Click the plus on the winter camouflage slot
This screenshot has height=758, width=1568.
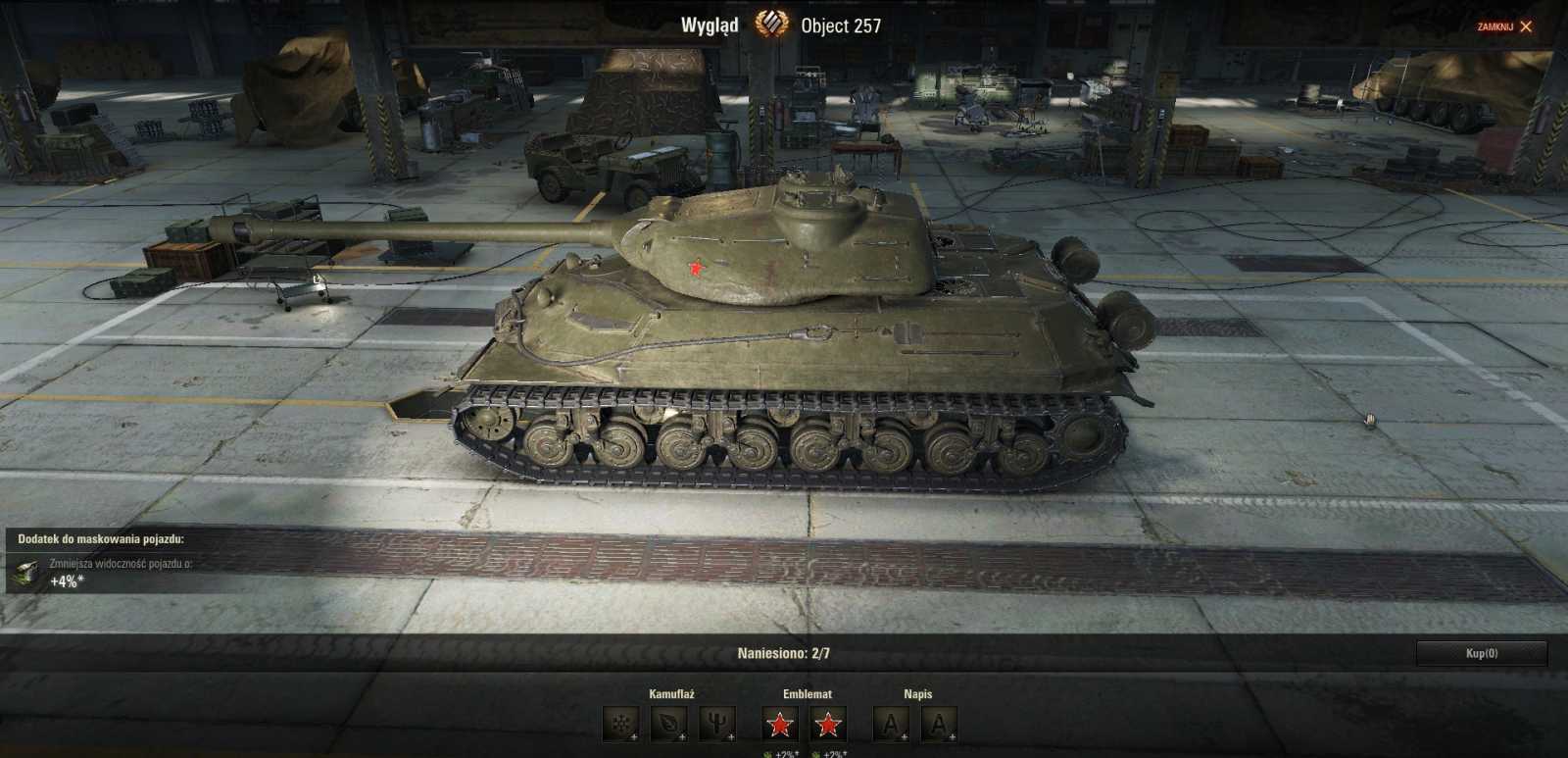tap(635, 736)
